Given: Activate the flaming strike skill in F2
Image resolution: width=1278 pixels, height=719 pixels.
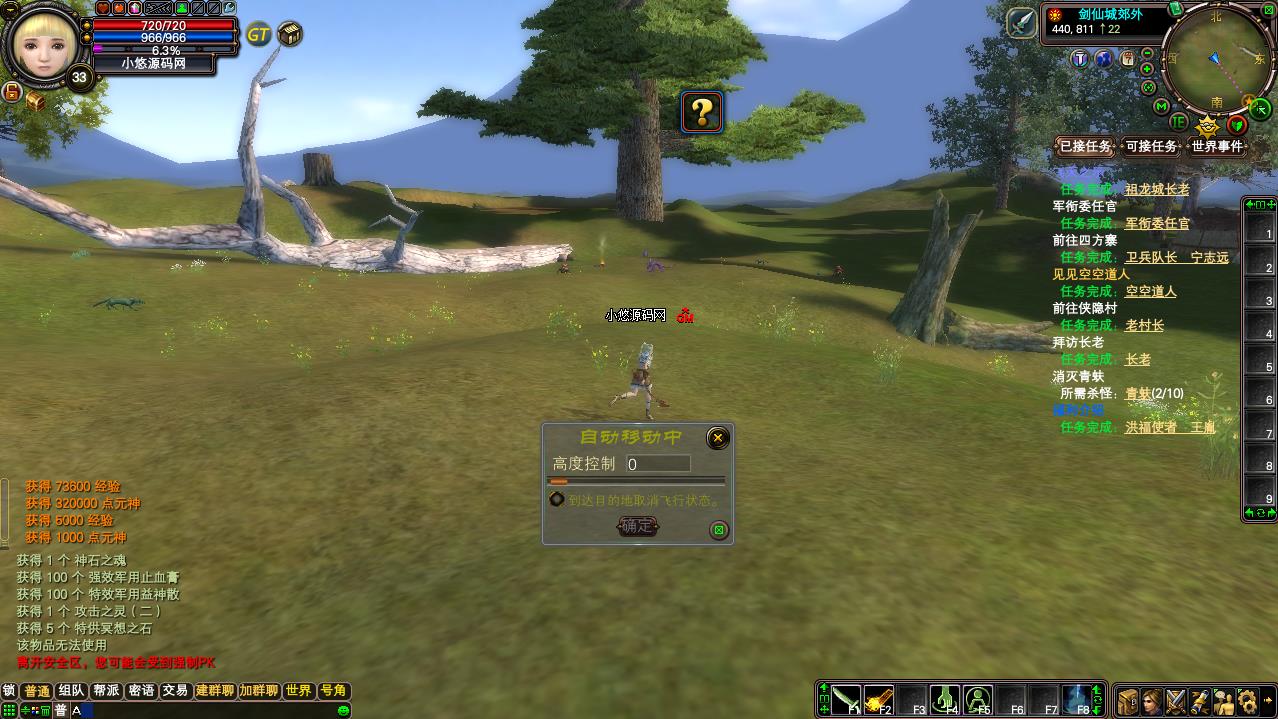Looking at the screenshot, I should point(879,700).
